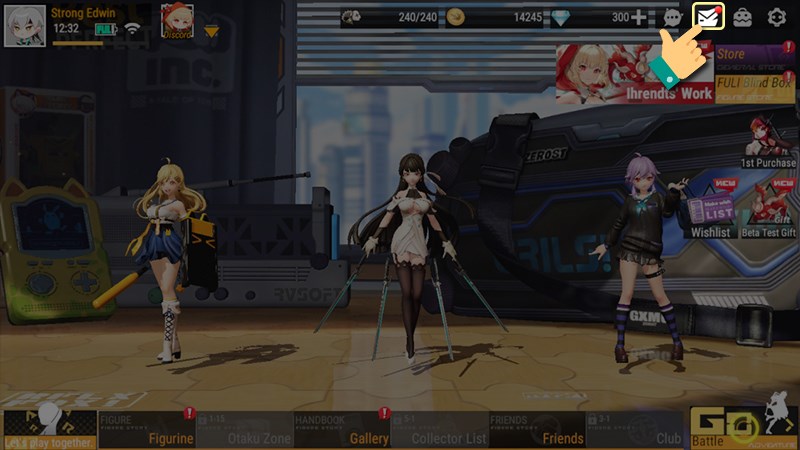Open the Discord link icon
800x450 pixels.
pyautogui.click(x=178, y=22)
